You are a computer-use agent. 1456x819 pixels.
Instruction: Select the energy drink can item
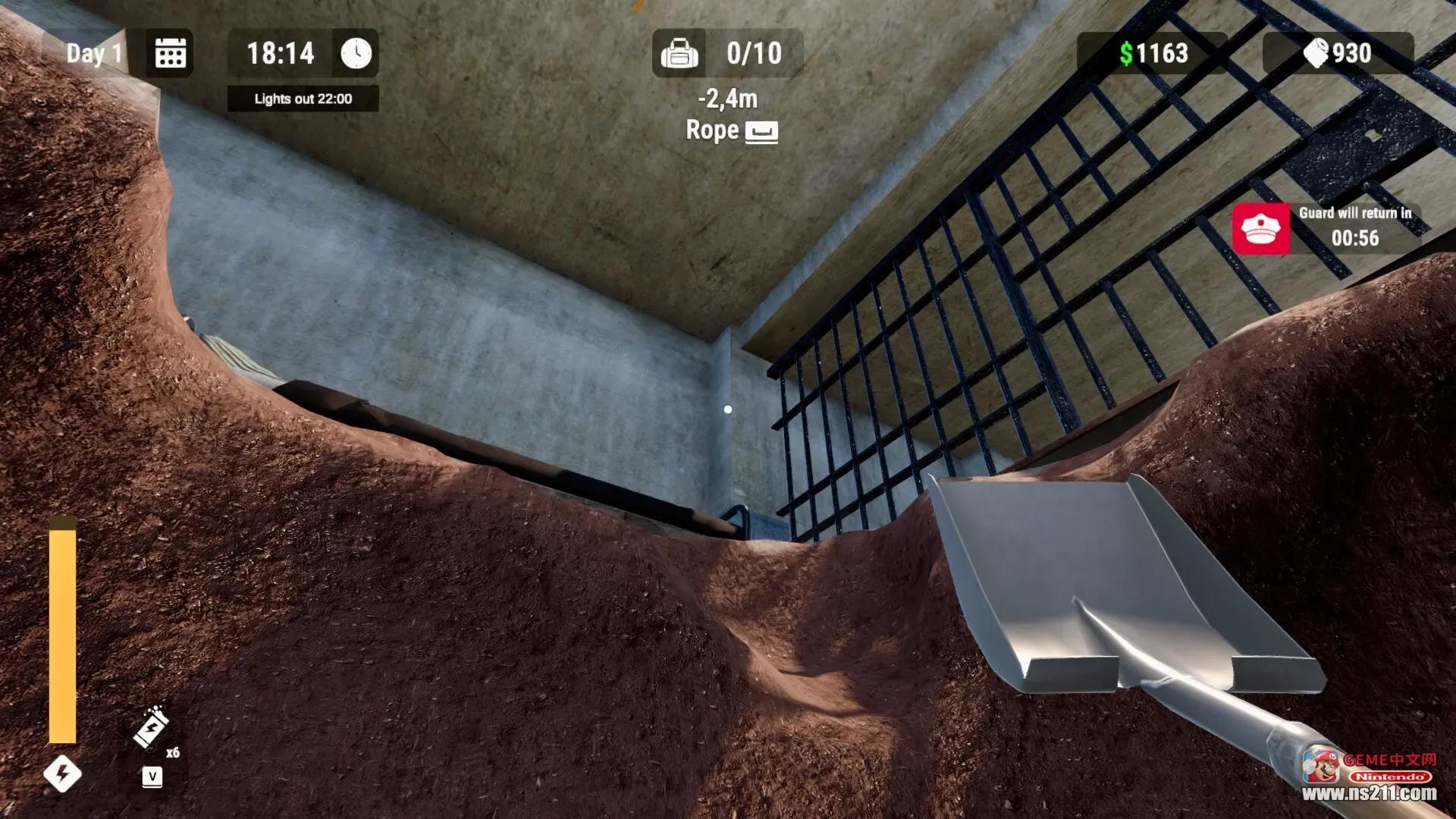(151, 728)
